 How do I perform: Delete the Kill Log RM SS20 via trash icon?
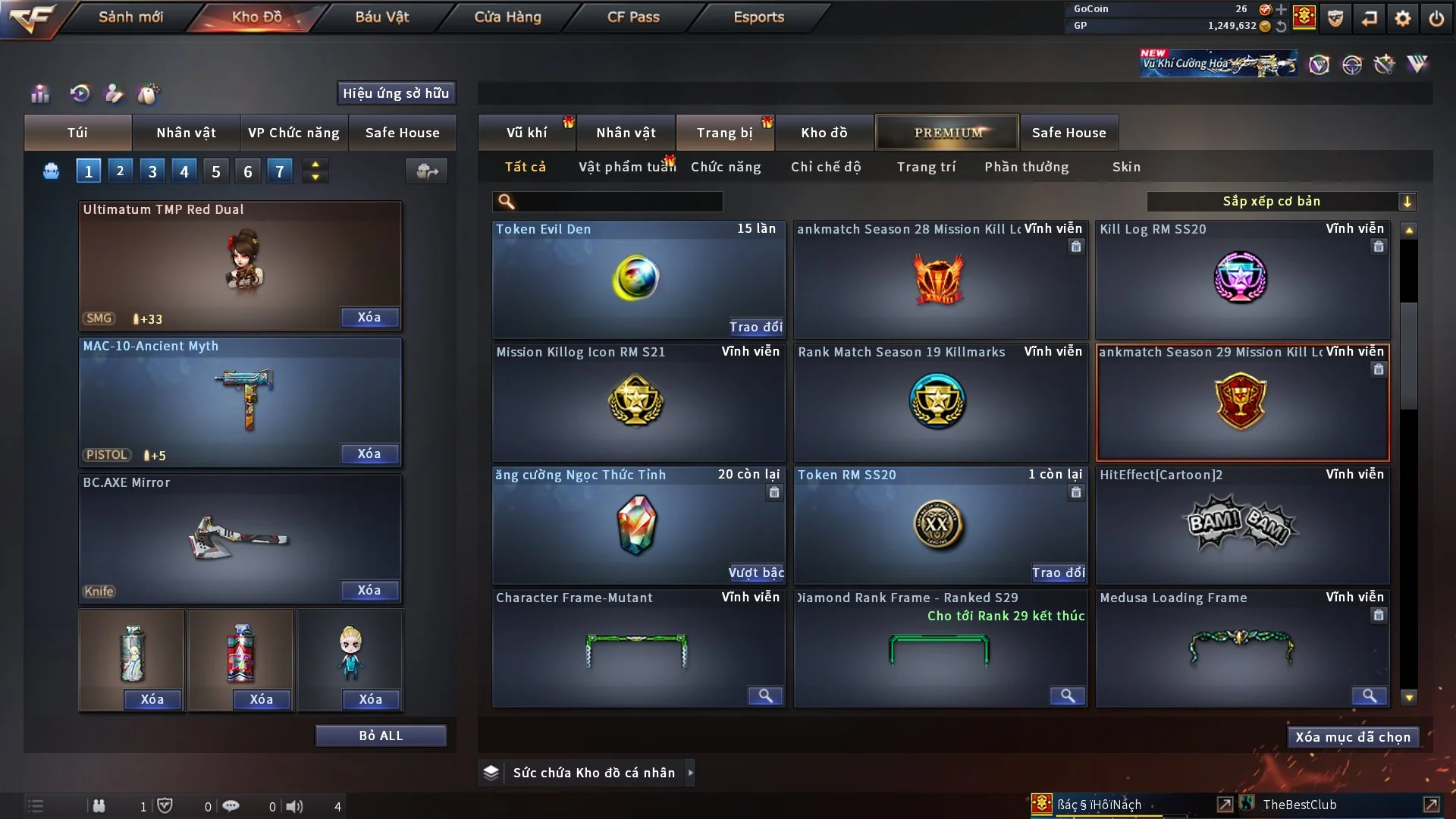tap(1378, 246)
